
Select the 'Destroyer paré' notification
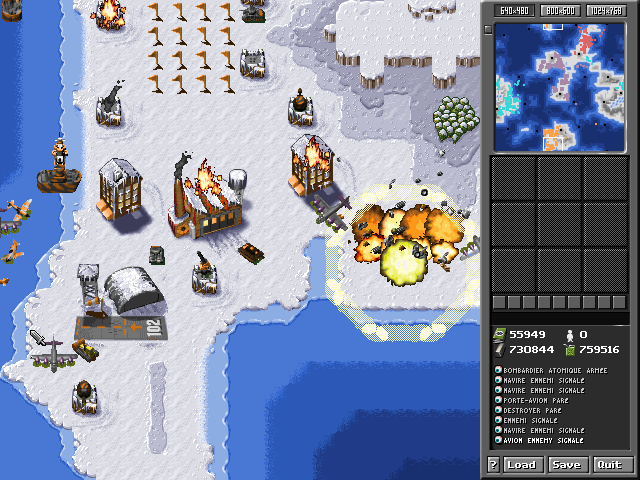click(x=535, y=410)
